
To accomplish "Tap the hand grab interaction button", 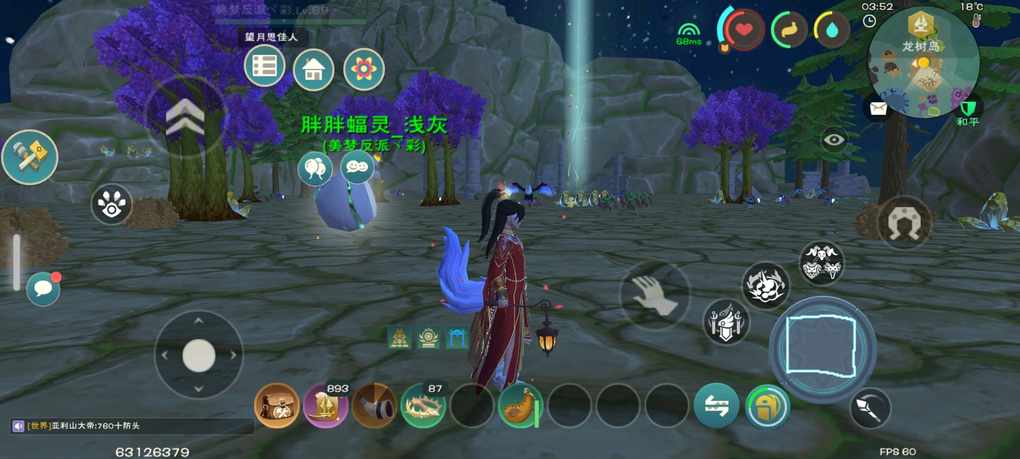I will click(654, 295).
